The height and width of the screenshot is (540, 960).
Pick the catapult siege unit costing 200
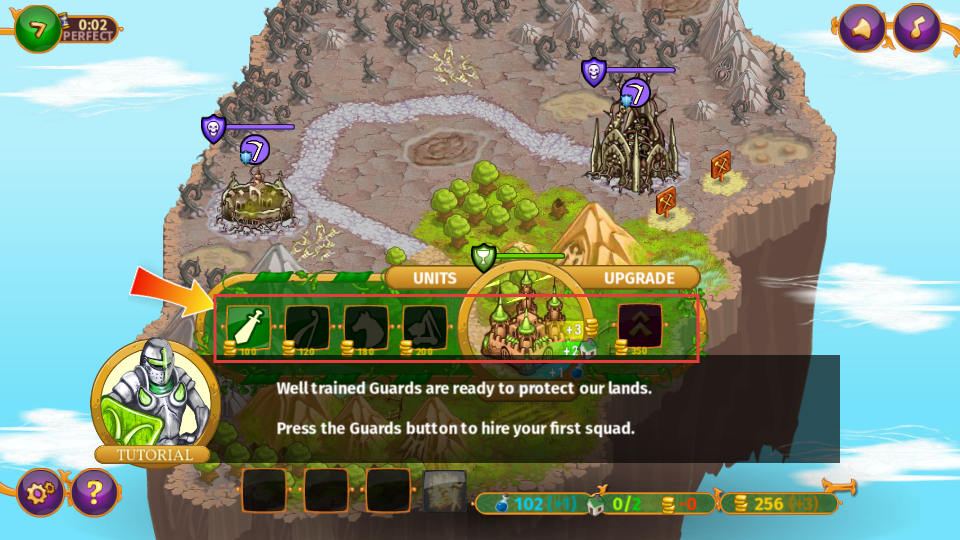[x=425, y=326]
